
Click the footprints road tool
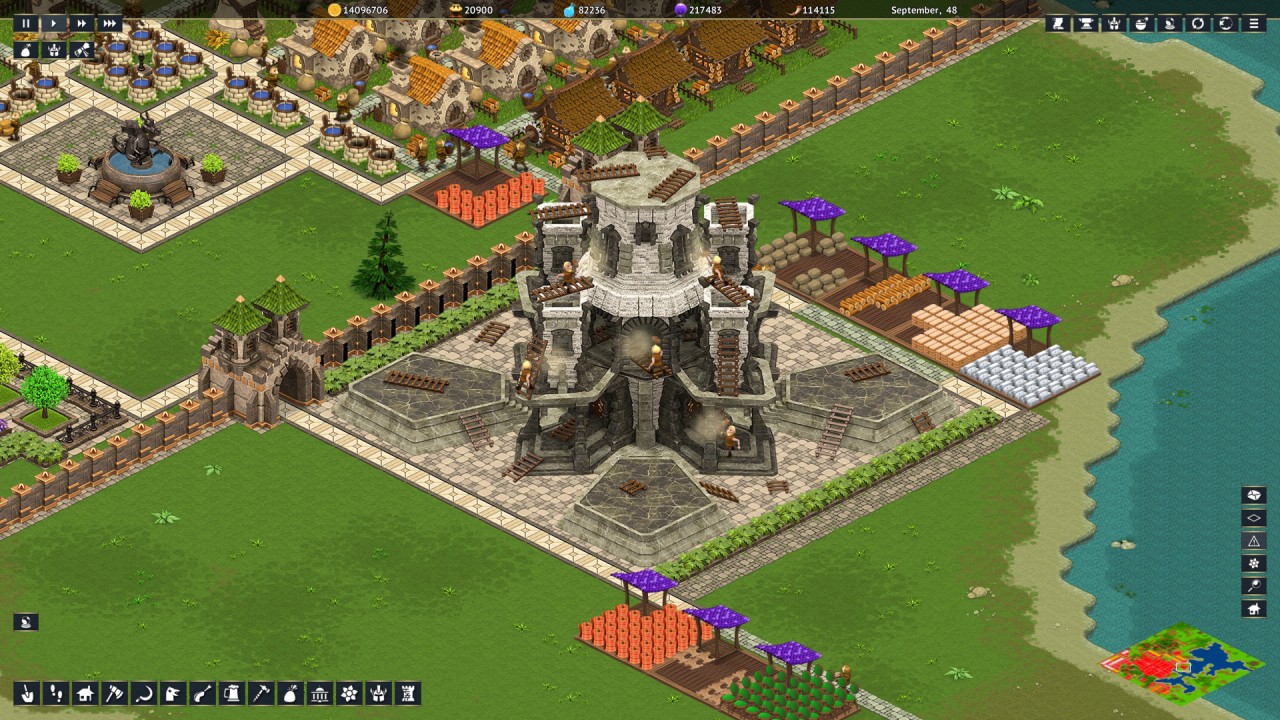[57, 693]
